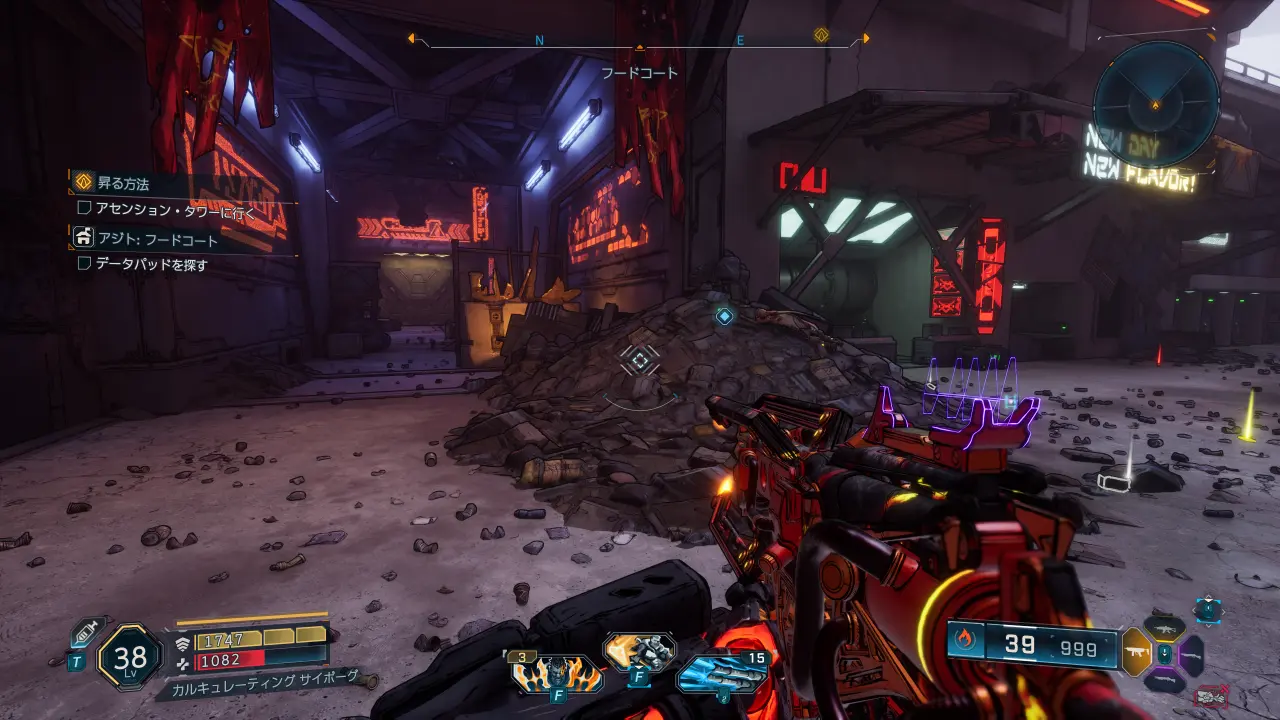Activate the flaming face action skill
1280x720 pixels.
[557, 674]
